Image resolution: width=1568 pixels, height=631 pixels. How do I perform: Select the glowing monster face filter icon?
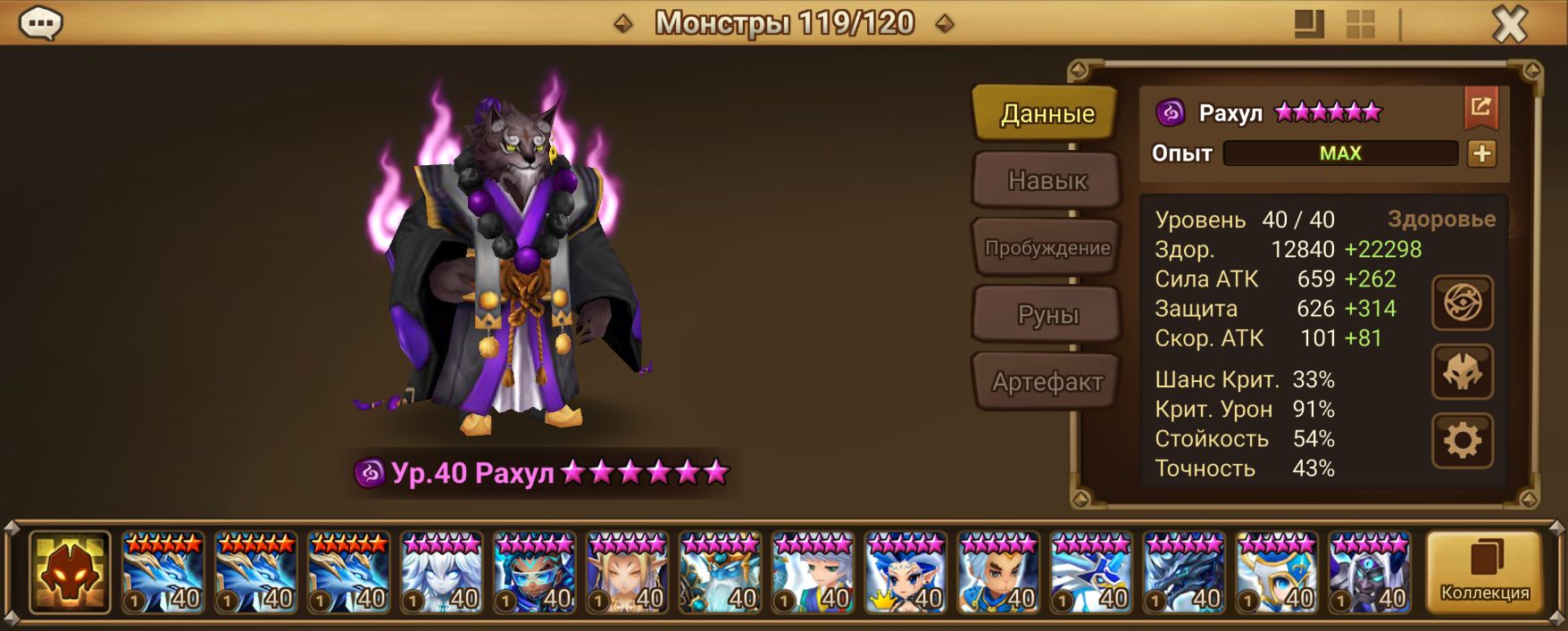(70, 572)
